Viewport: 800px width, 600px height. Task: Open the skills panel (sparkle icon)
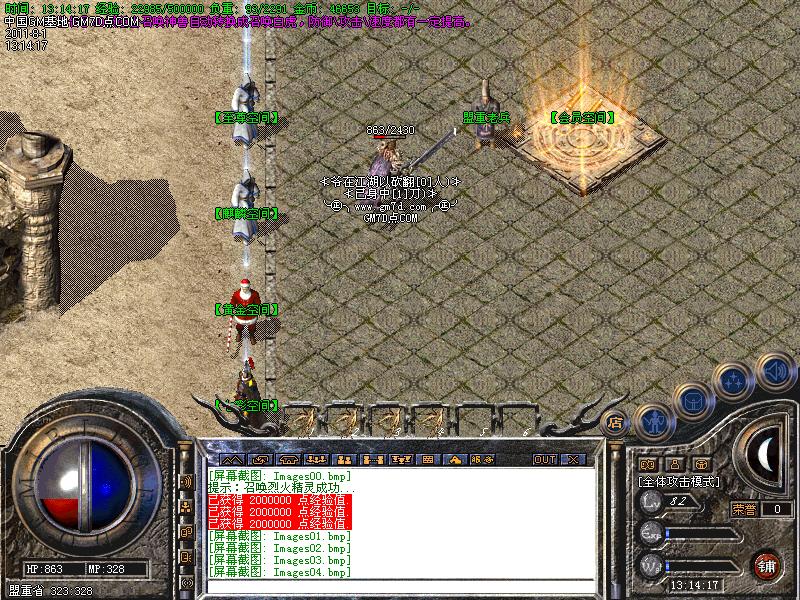pyautogui.click(x=734, y=380)
